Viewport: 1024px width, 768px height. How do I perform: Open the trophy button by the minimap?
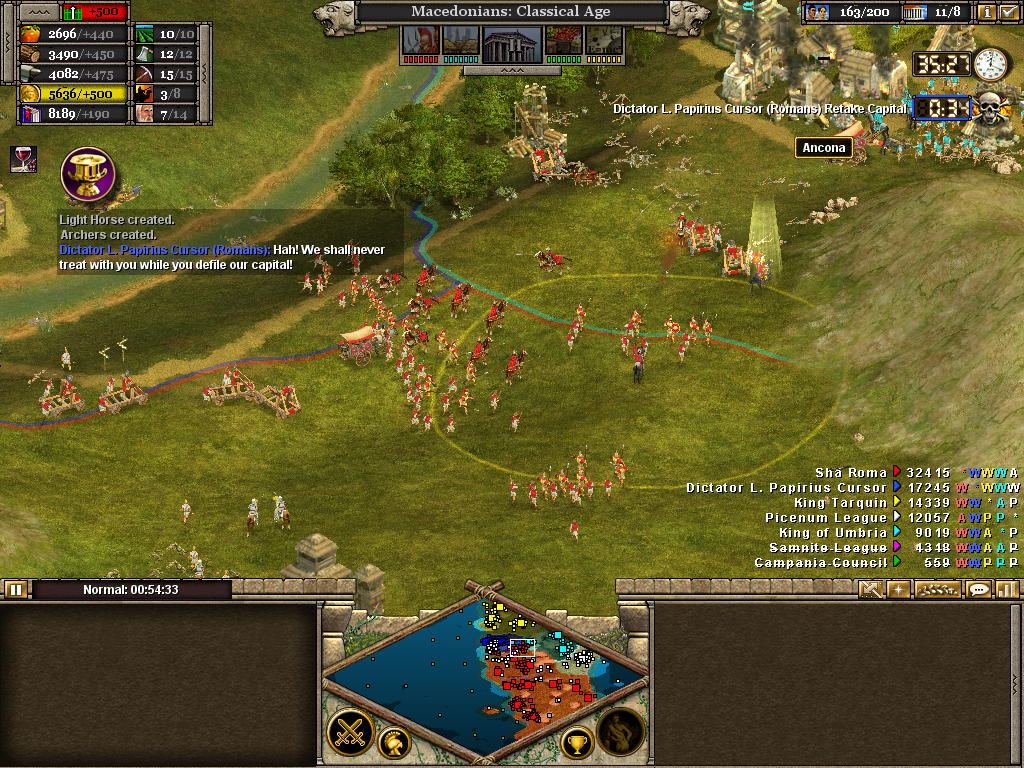[576, 743]
